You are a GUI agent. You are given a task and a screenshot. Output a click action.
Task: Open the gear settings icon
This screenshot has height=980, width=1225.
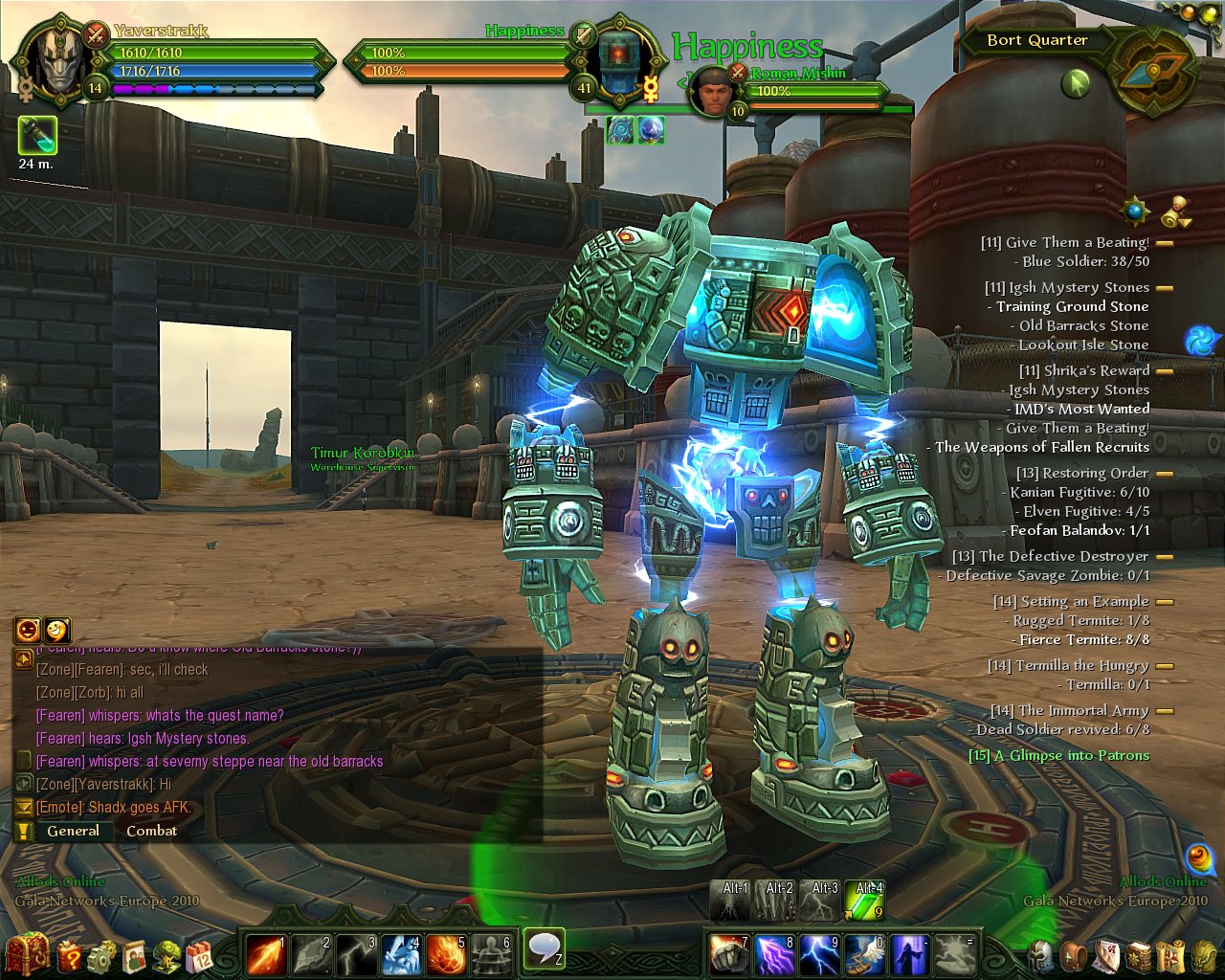[101, 955]
